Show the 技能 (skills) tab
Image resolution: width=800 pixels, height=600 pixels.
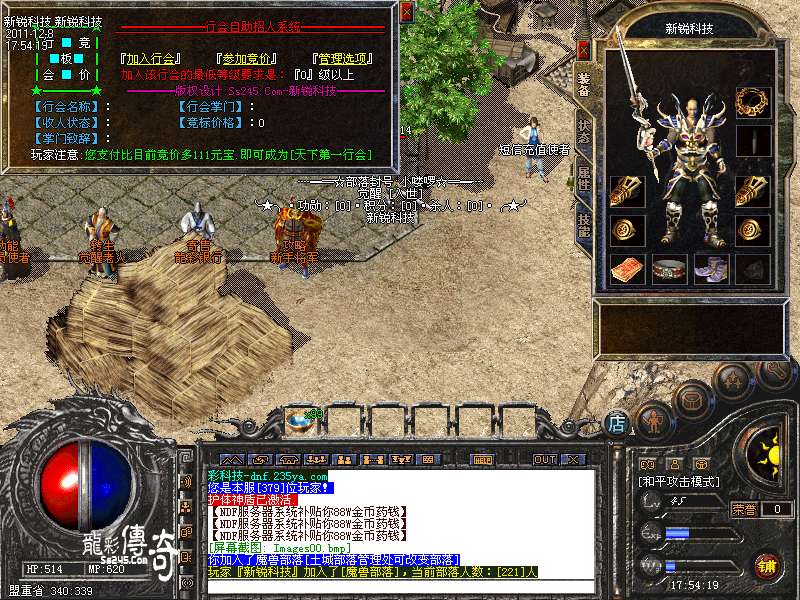pyautogui.click(x=584, y=224)
